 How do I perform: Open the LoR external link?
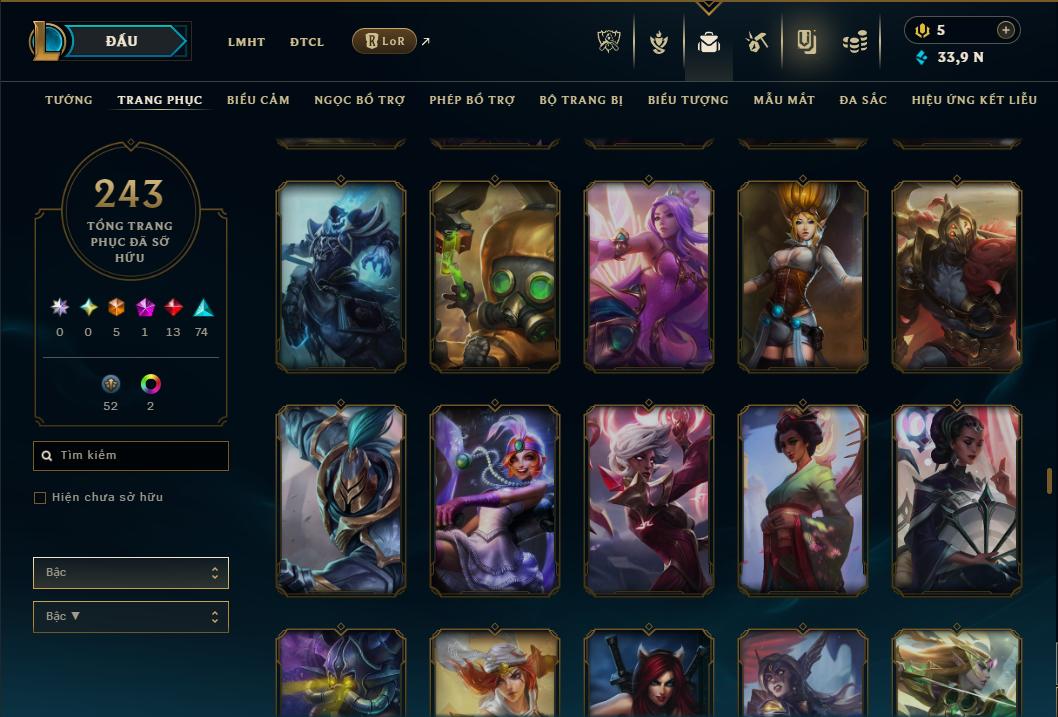(385, 41)
